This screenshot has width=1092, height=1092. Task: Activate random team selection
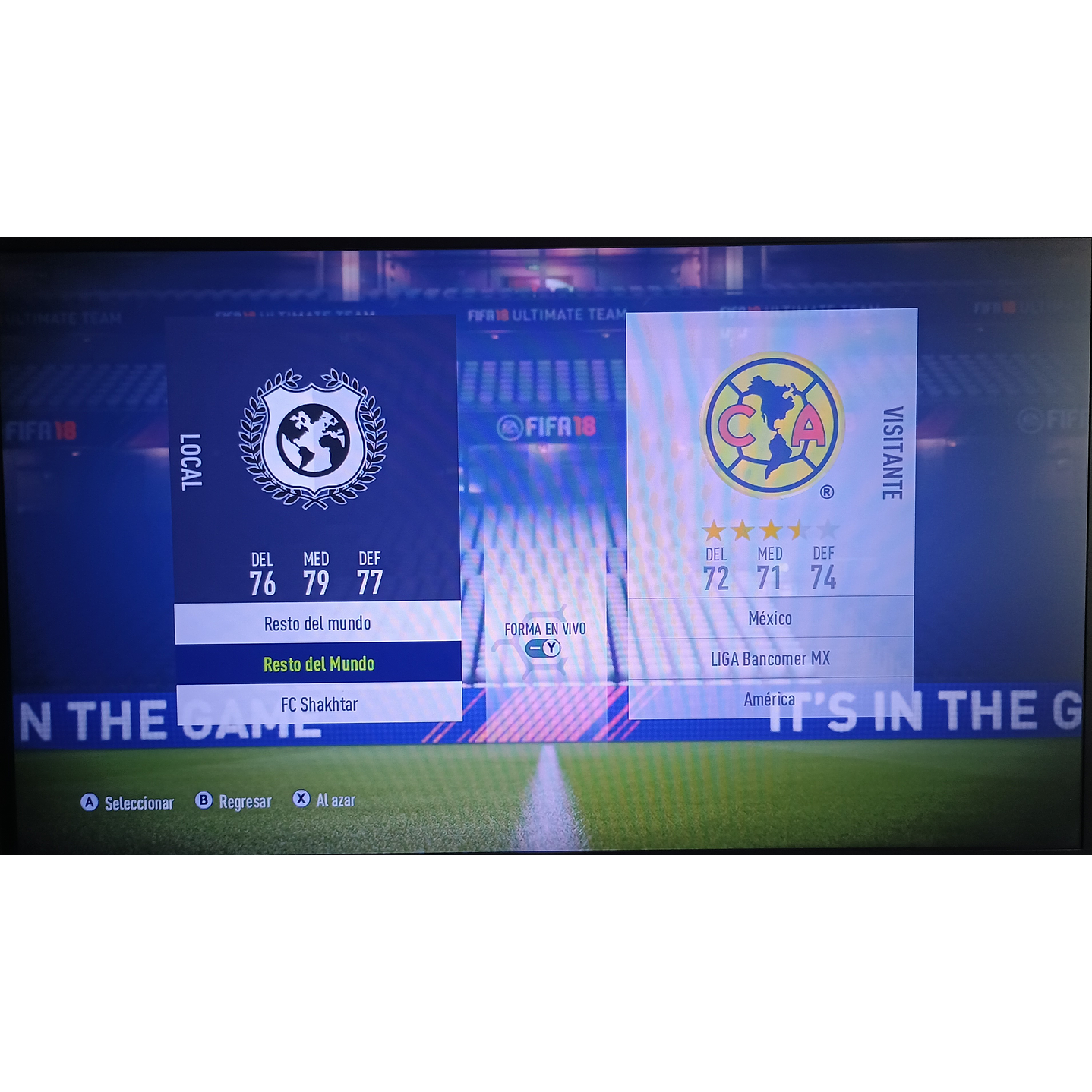pos(323,800)
